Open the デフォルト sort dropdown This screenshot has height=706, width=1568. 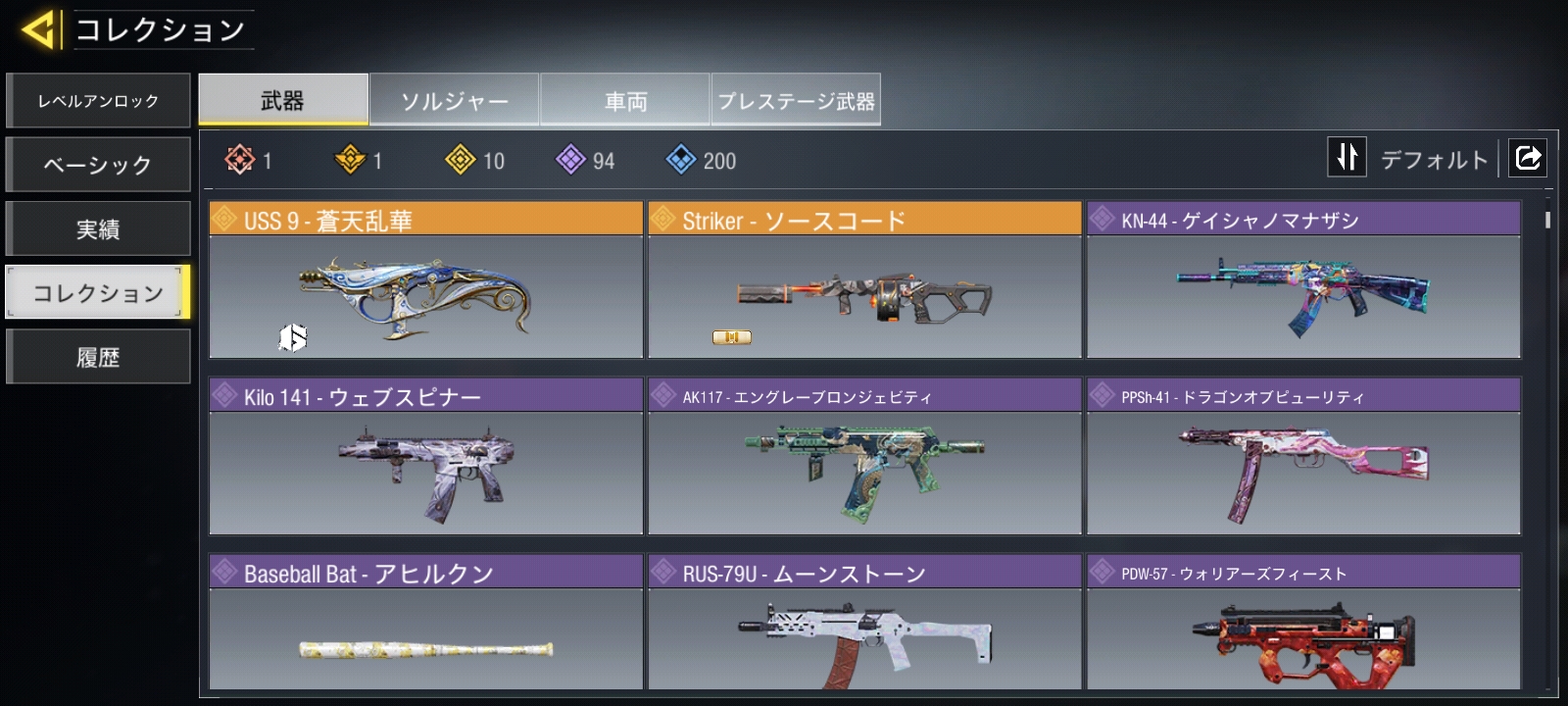tap(1434, 159)
